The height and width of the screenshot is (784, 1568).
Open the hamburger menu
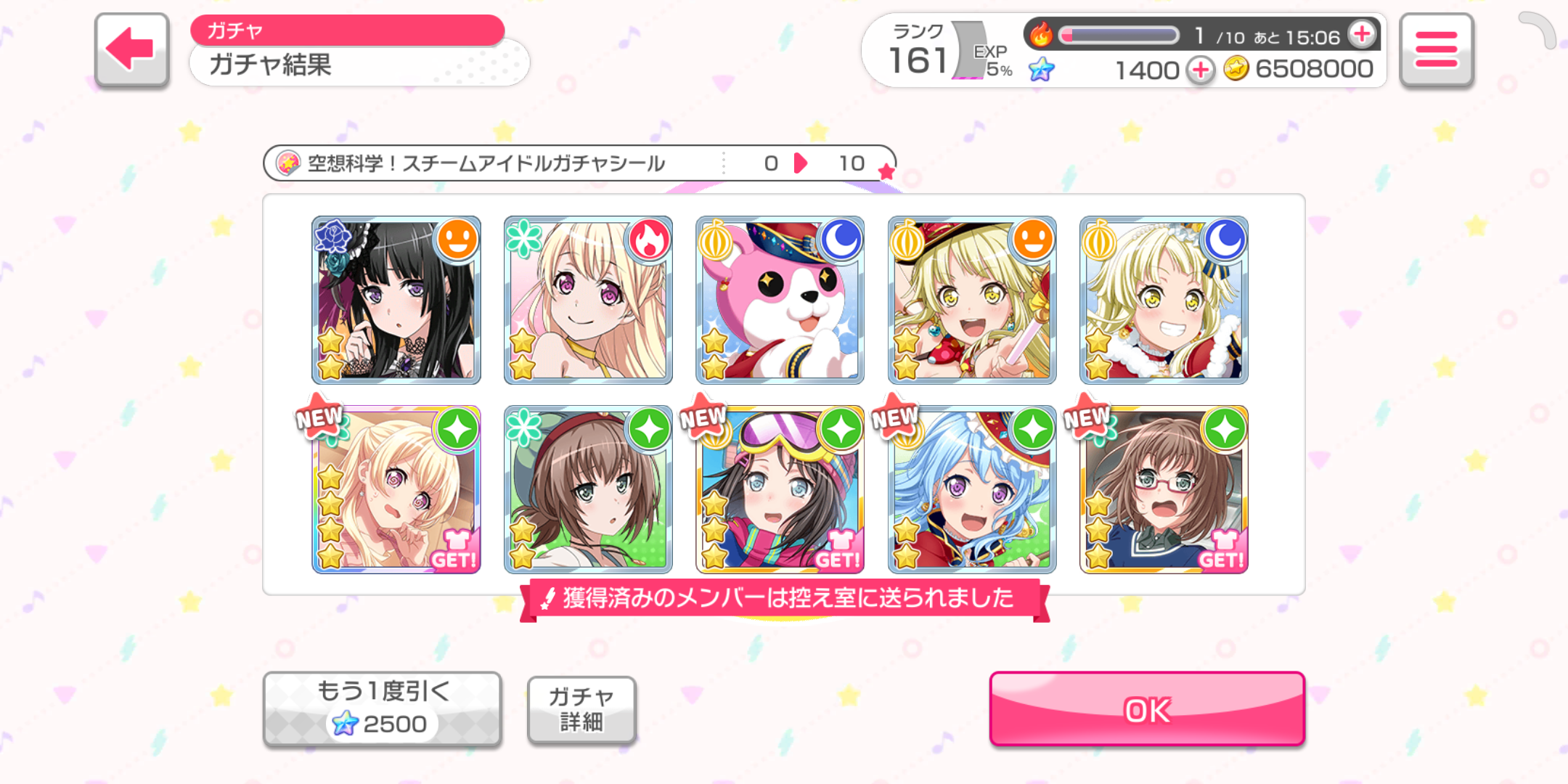click(1436, 50)
